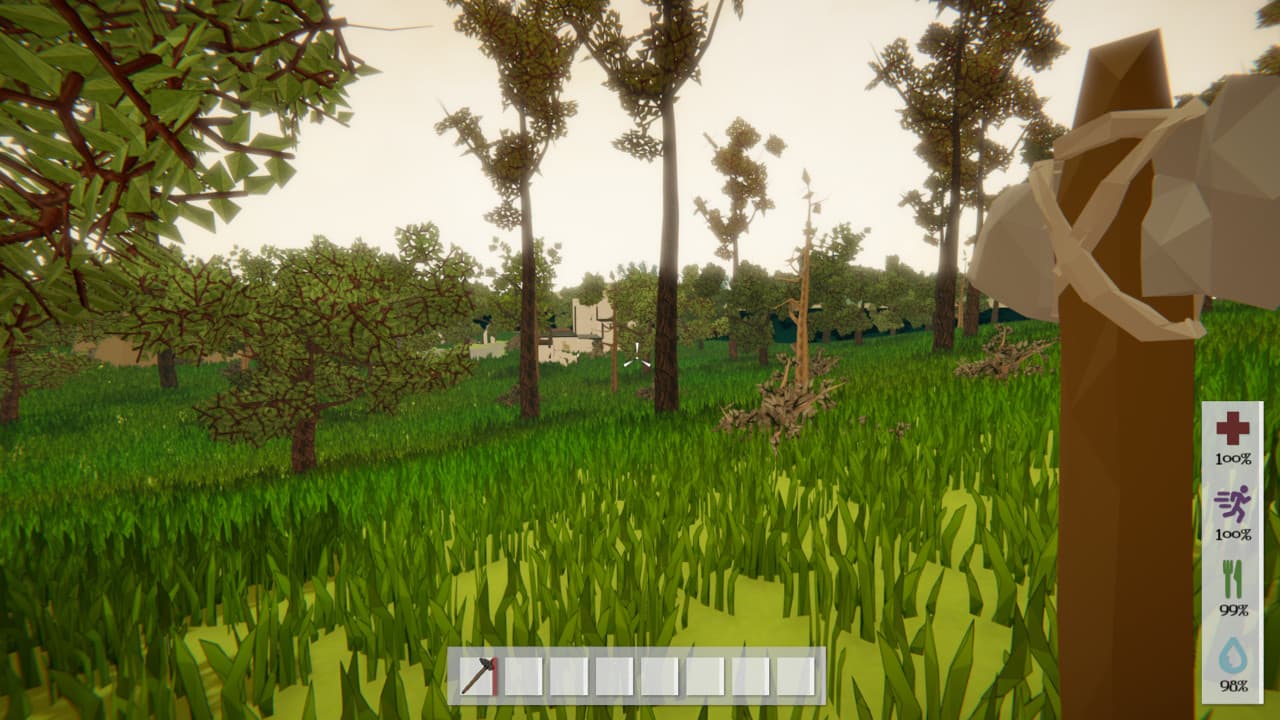Click the water drop thirst icon
The height and width of the screenshot is (720, 1280).
point(1232,655)
